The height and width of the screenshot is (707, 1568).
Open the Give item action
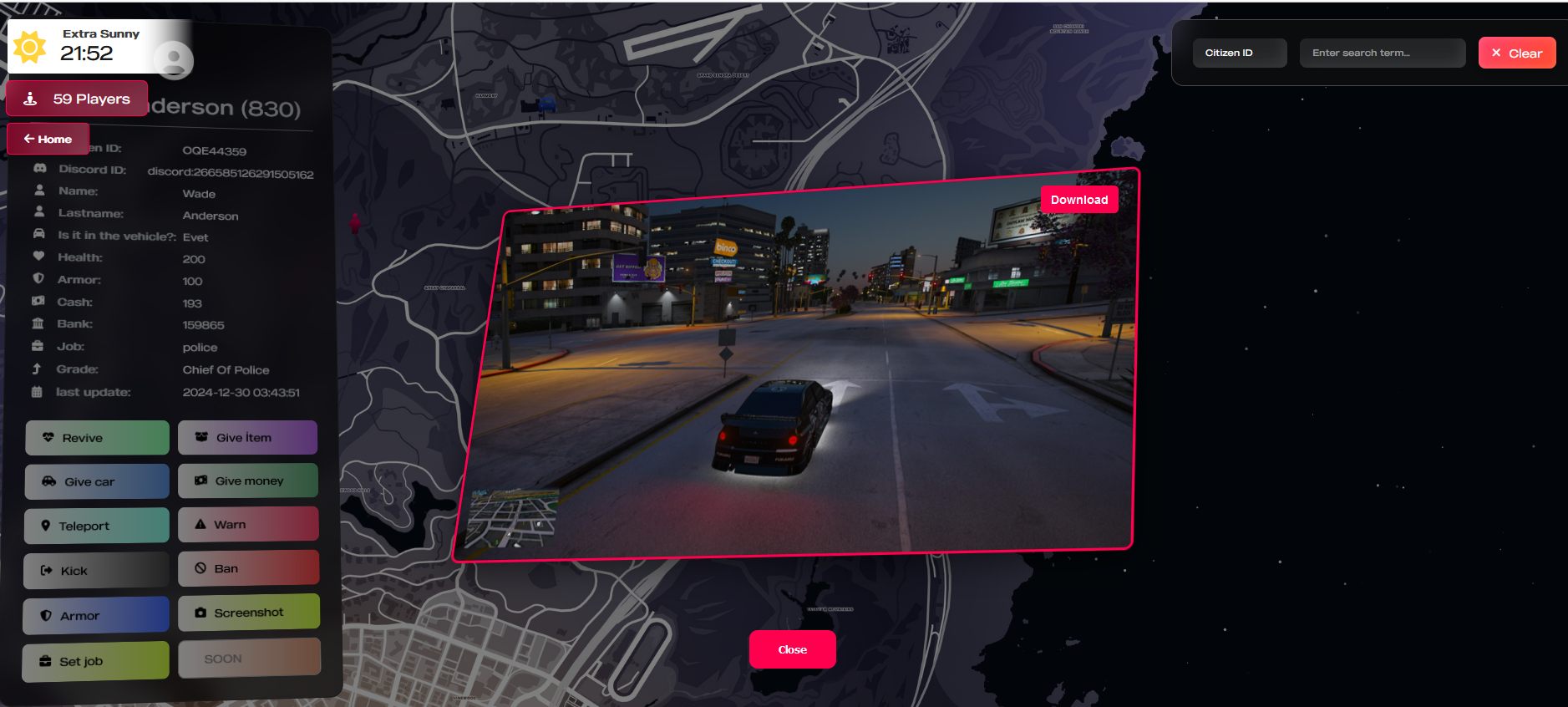(247, 437)
